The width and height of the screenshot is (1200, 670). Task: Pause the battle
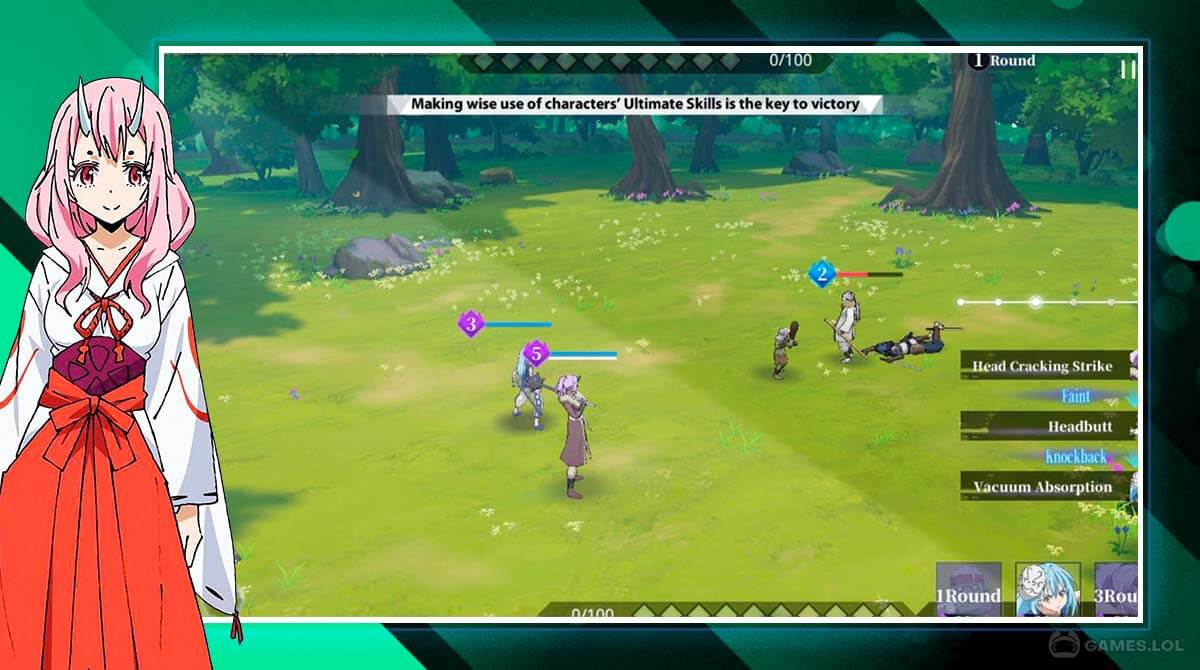point(1128,69)
